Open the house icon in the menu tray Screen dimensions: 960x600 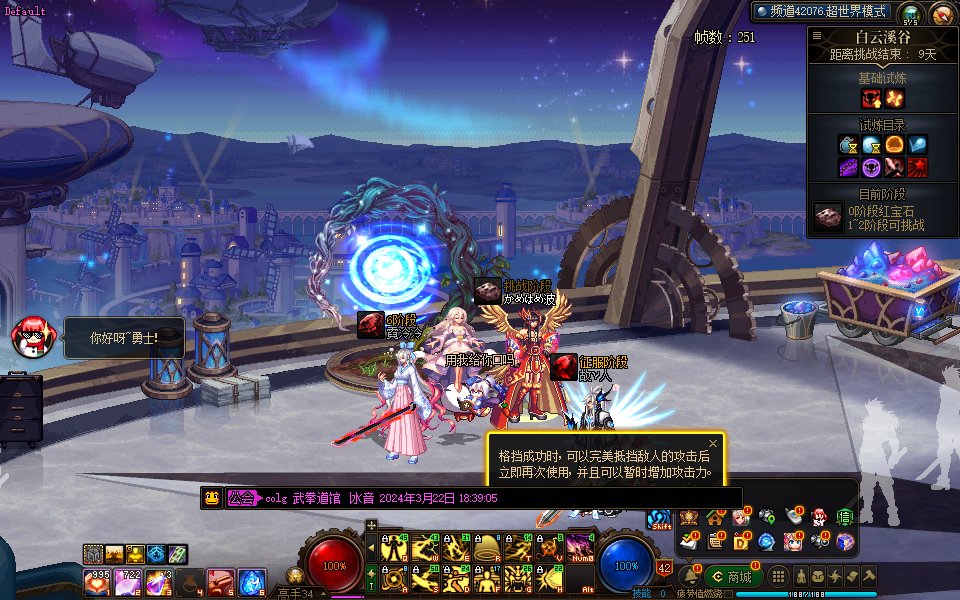coord(715,518)
